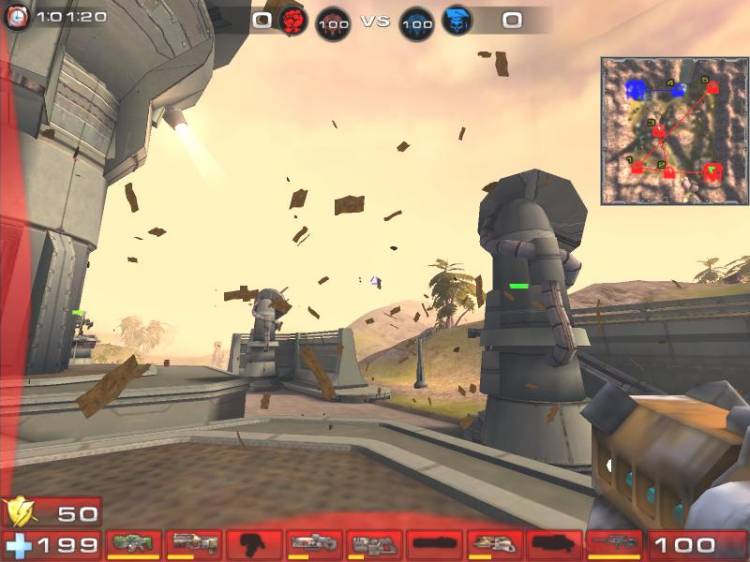The image size is (750, 562).
Task: Choose the blob-shaped dark silhouette weapon slot
Action: pyautogui.click(x=254, y=544)
